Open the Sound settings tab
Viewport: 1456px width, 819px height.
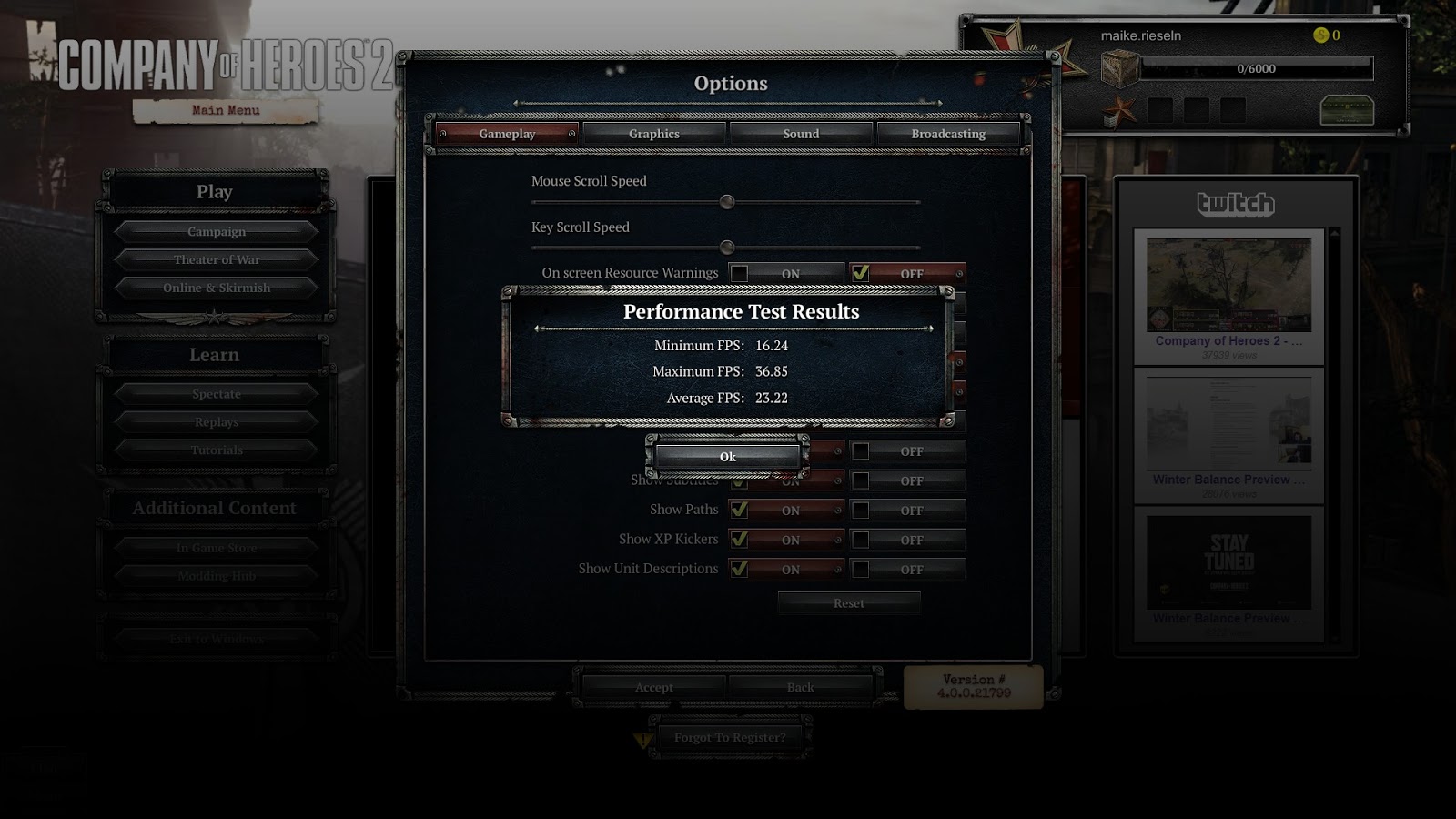801,133
